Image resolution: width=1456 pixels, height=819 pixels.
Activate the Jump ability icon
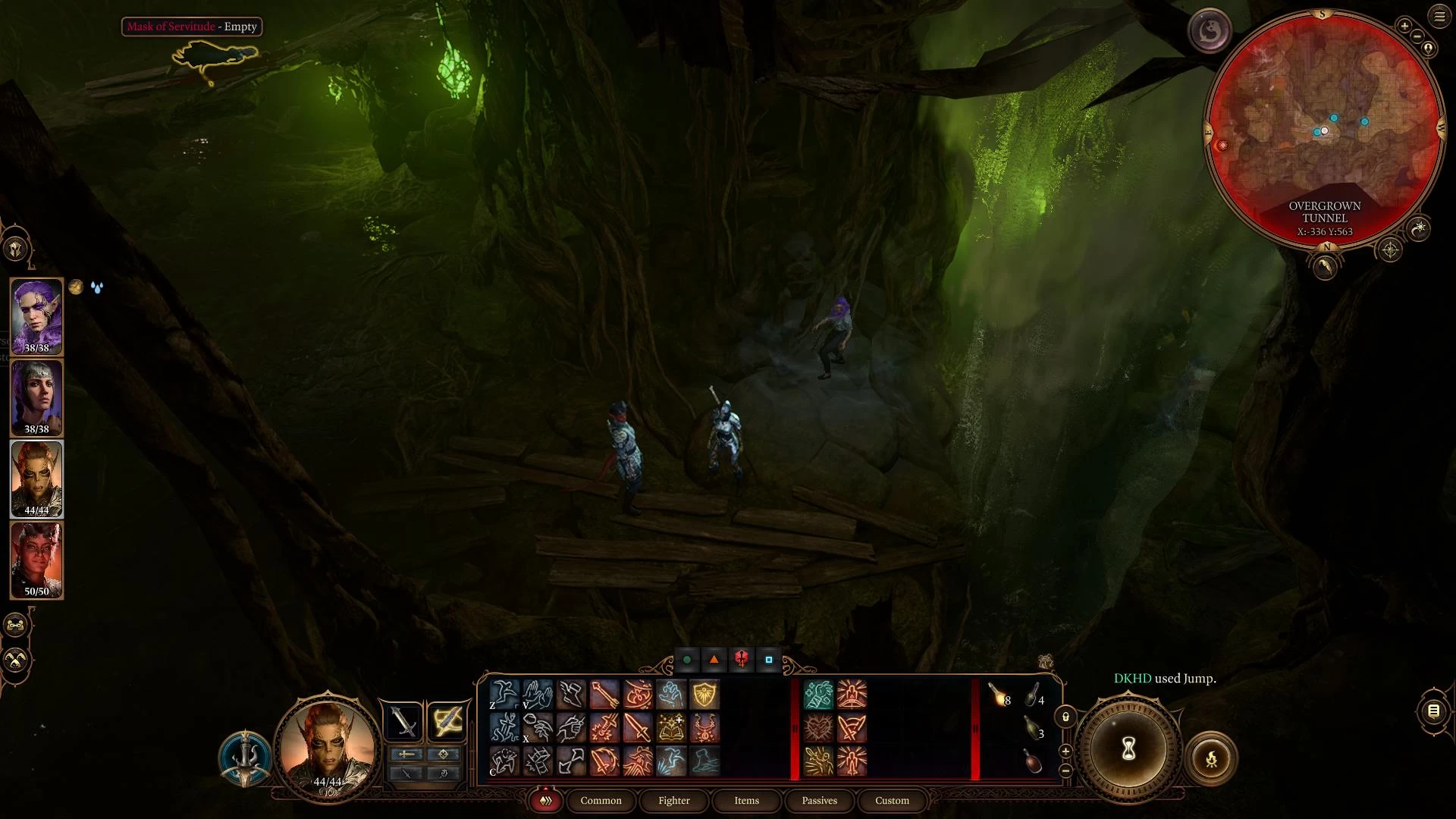pos(504,694)
